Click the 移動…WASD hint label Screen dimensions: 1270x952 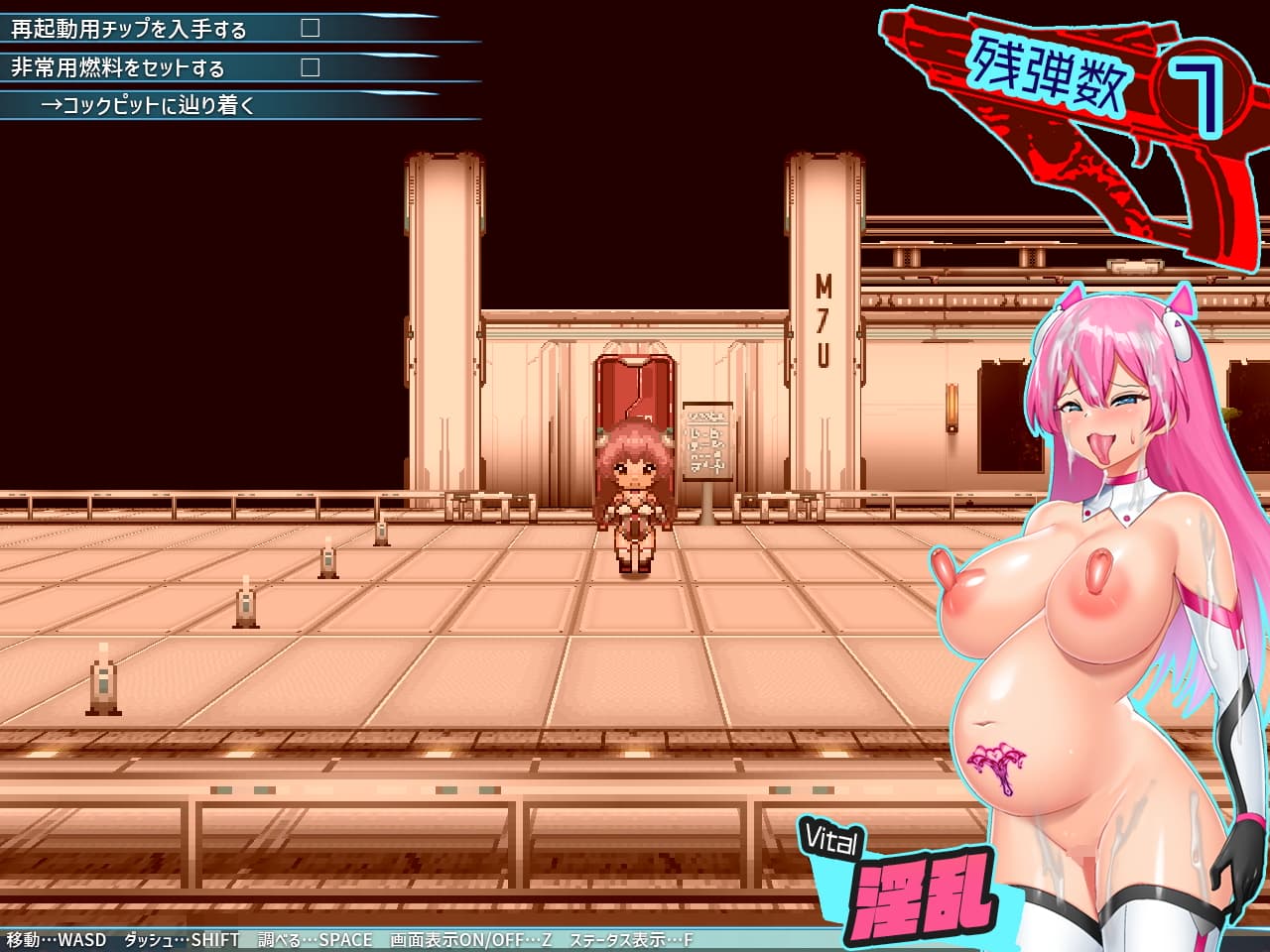point(55,936)
